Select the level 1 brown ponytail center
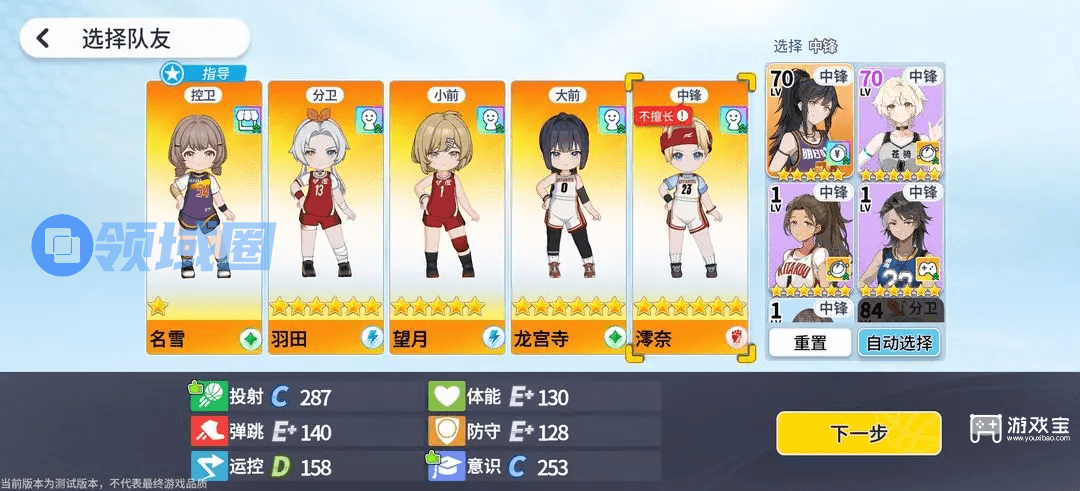 [x=809, y=238]
